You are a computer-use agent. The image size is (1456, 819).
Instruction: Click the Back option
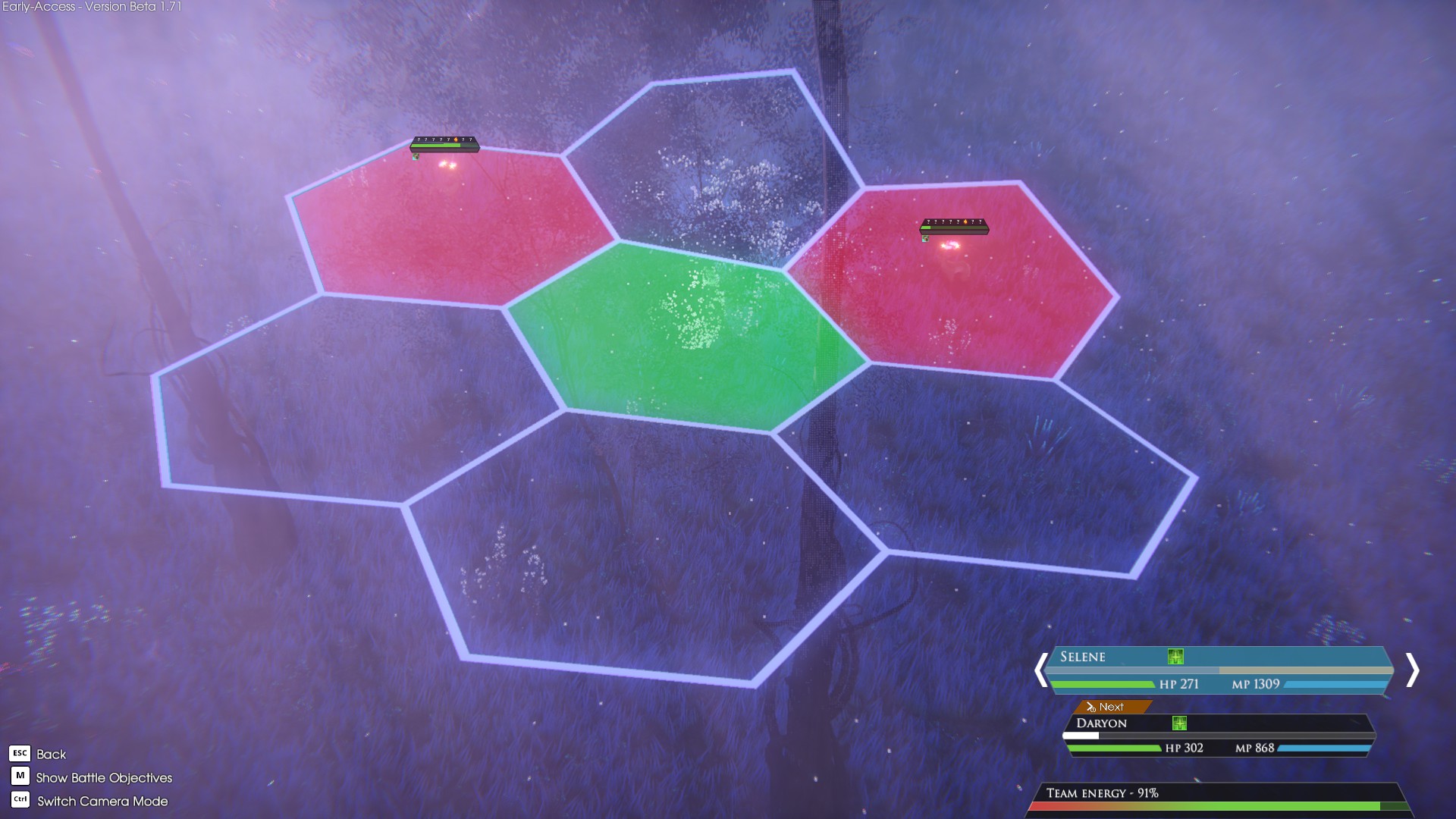click(51, 754)
